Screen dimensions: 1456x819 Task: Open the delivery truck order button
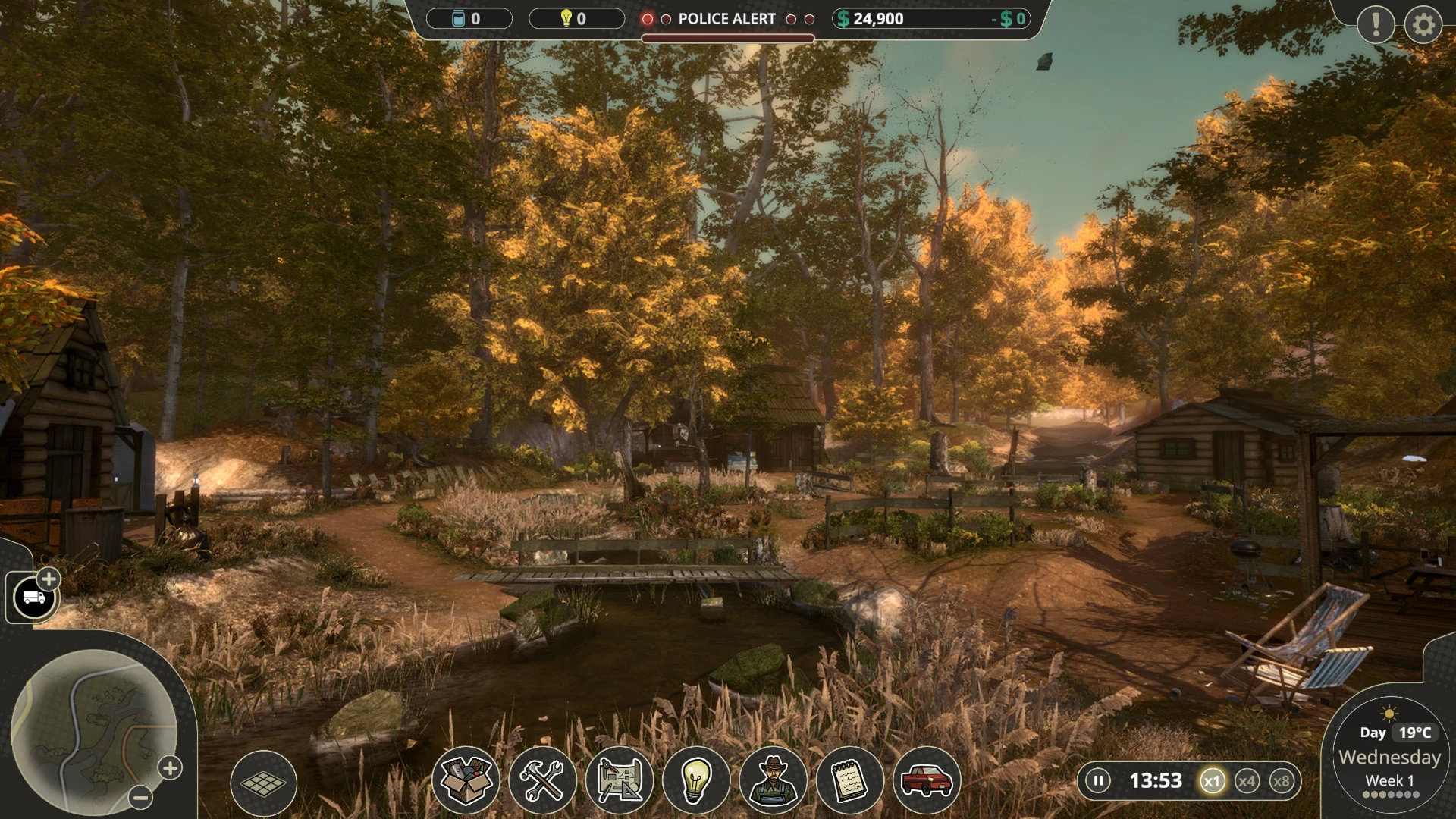pos(34,598)
